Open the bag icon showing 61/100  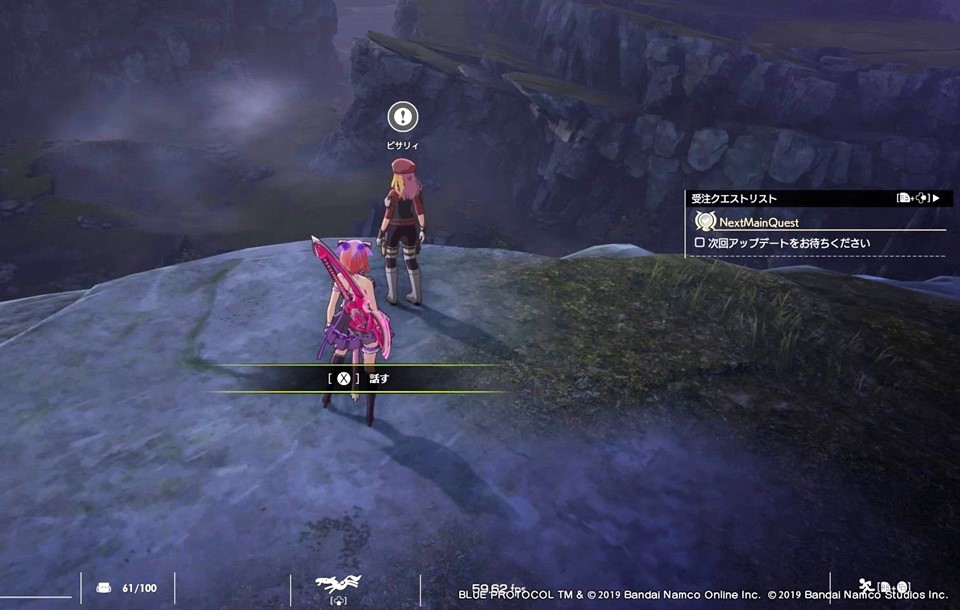[x=104, y=588]
